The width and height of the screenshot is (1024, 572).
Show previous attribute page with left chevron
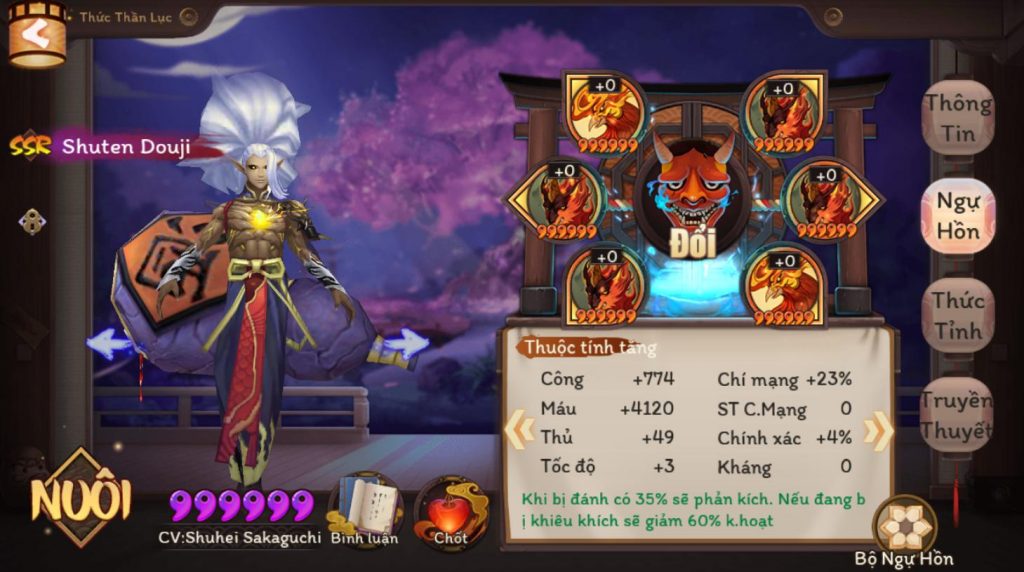(518, 430)
